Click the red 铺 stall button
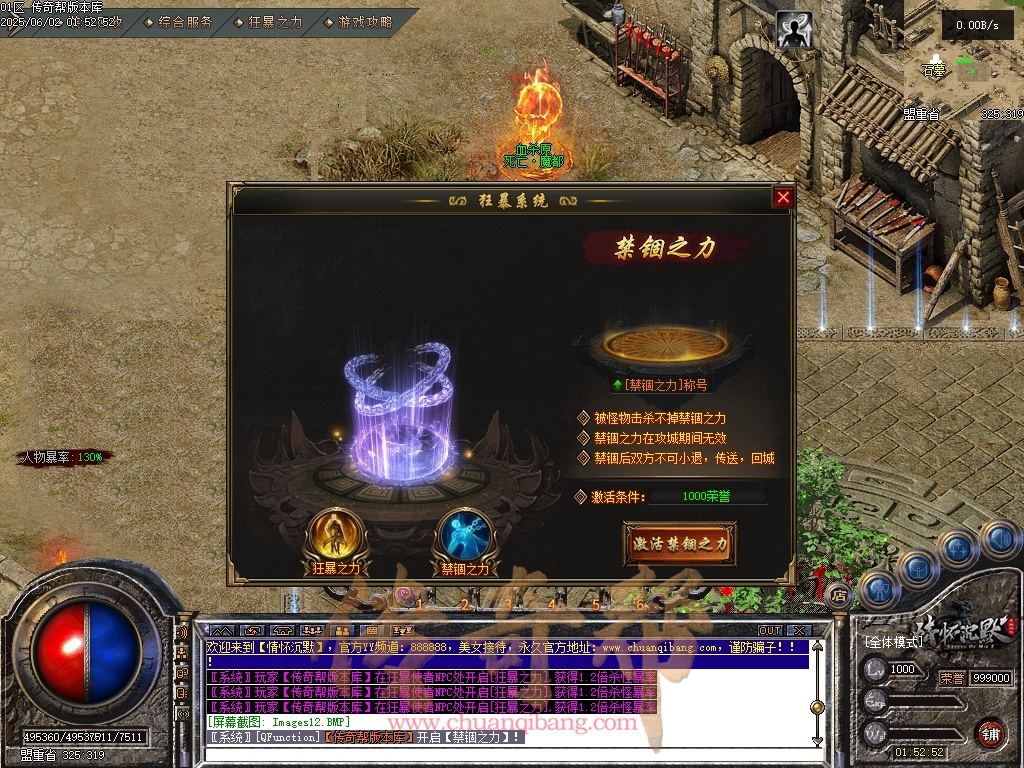Viewport: 1024px width, 768px height. coord(990,733)
